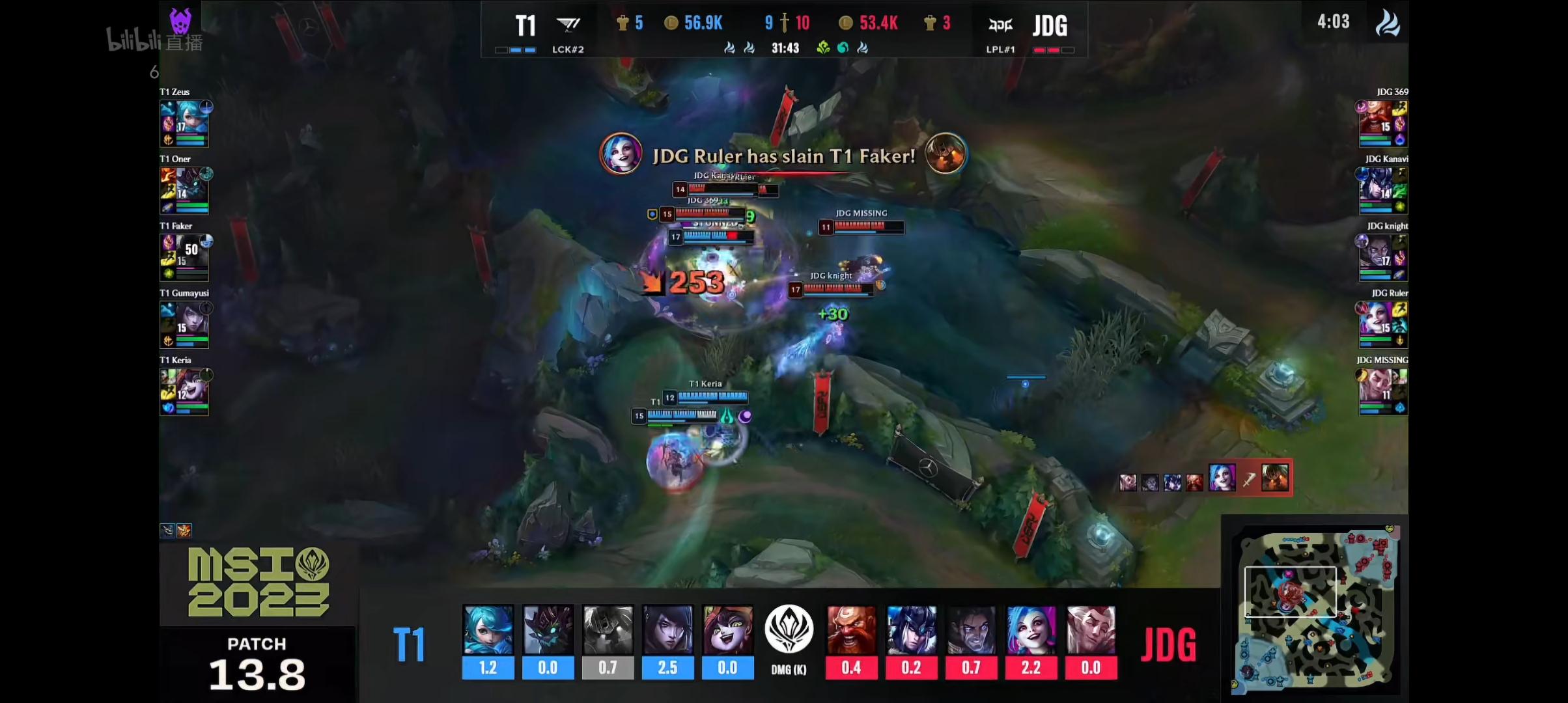Click the kill feed entry above minimap
The width and height of the screenshot is (1568, 703).
pyautogui.click(x=1205, y=479)
